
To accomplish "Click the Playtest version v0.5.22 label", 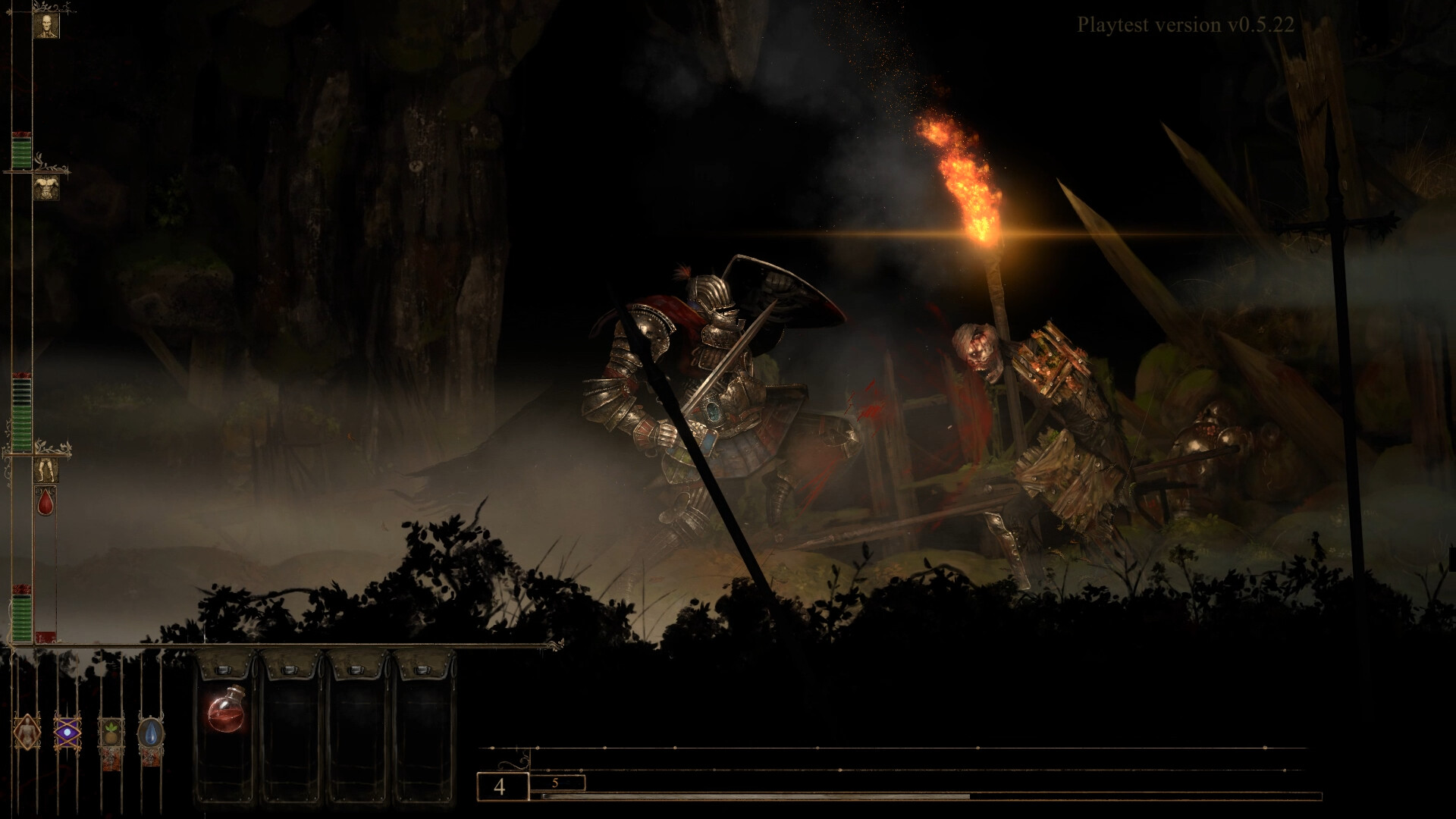I will [x=1186, y=25].
